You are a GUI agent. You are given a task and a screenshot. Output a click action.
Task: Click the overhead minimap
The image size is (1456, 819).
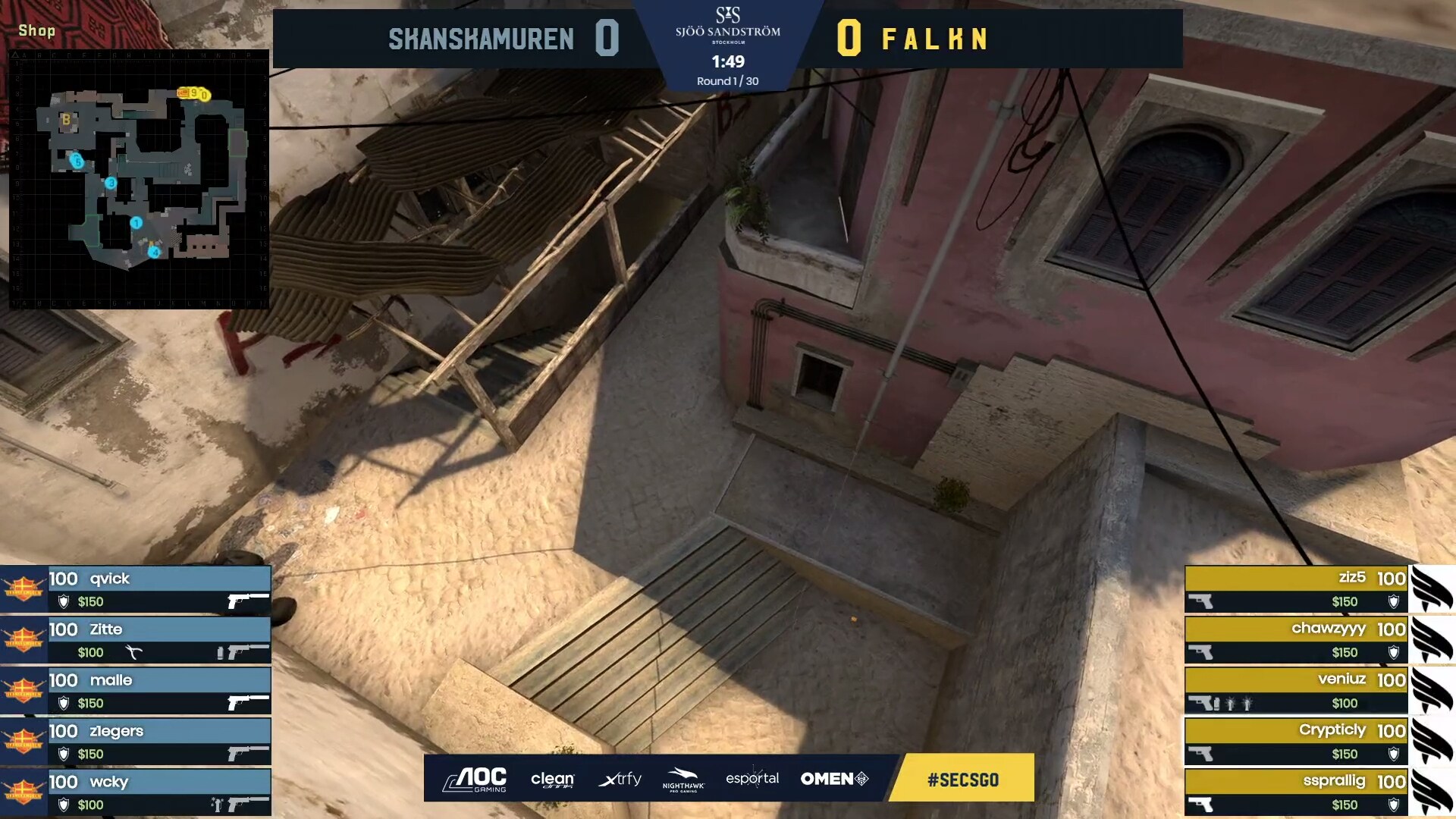point(139,179)
